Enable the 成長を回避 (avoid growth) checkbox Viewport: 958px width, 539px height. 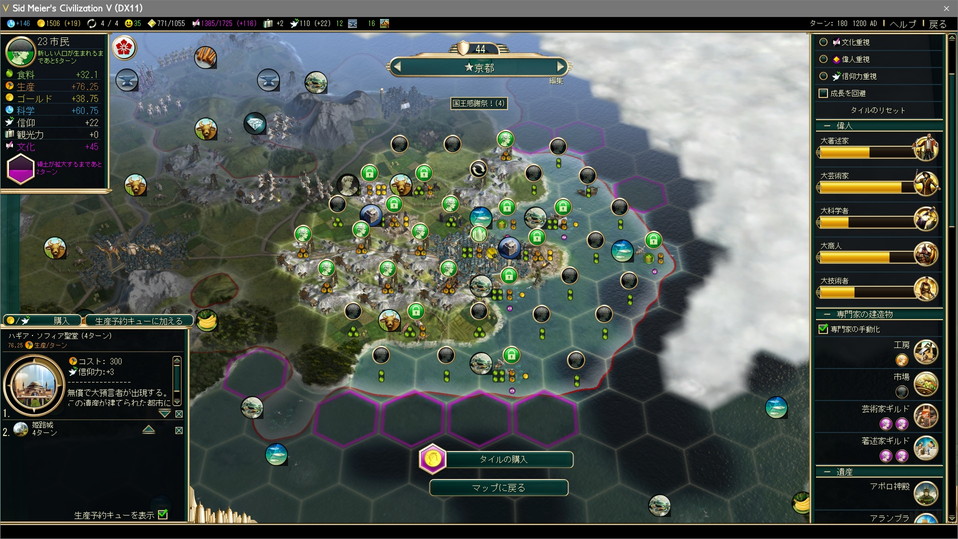coord(824,93)
